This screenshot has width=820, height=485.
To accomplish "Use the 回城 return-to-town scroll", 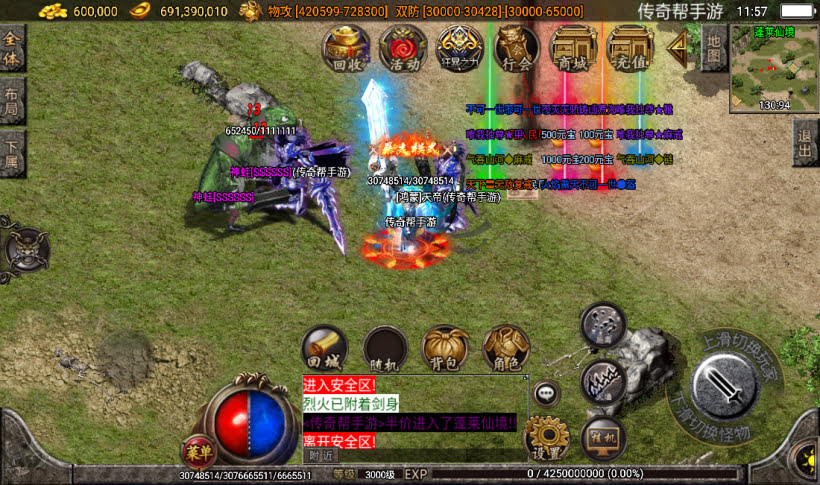I will tap(324, 348).
